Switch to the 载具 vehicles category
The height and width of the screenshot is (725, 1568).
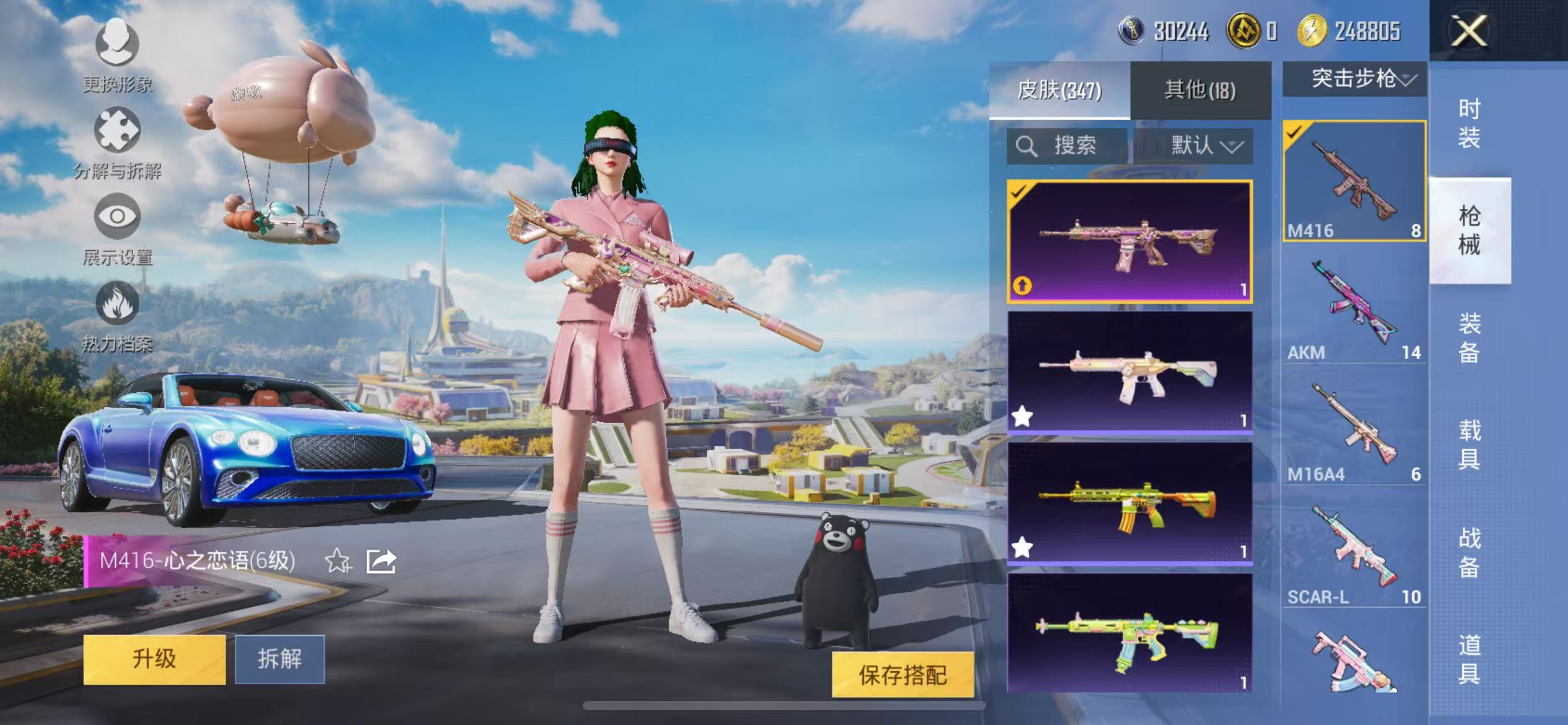pos(1469,444)
